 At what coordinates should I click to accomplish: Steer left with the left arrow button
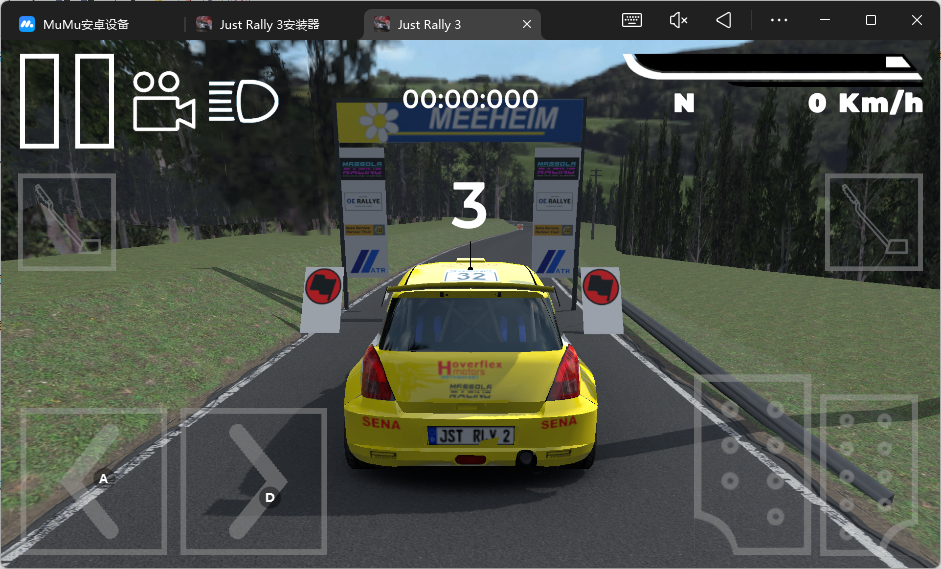coord(93,481)
